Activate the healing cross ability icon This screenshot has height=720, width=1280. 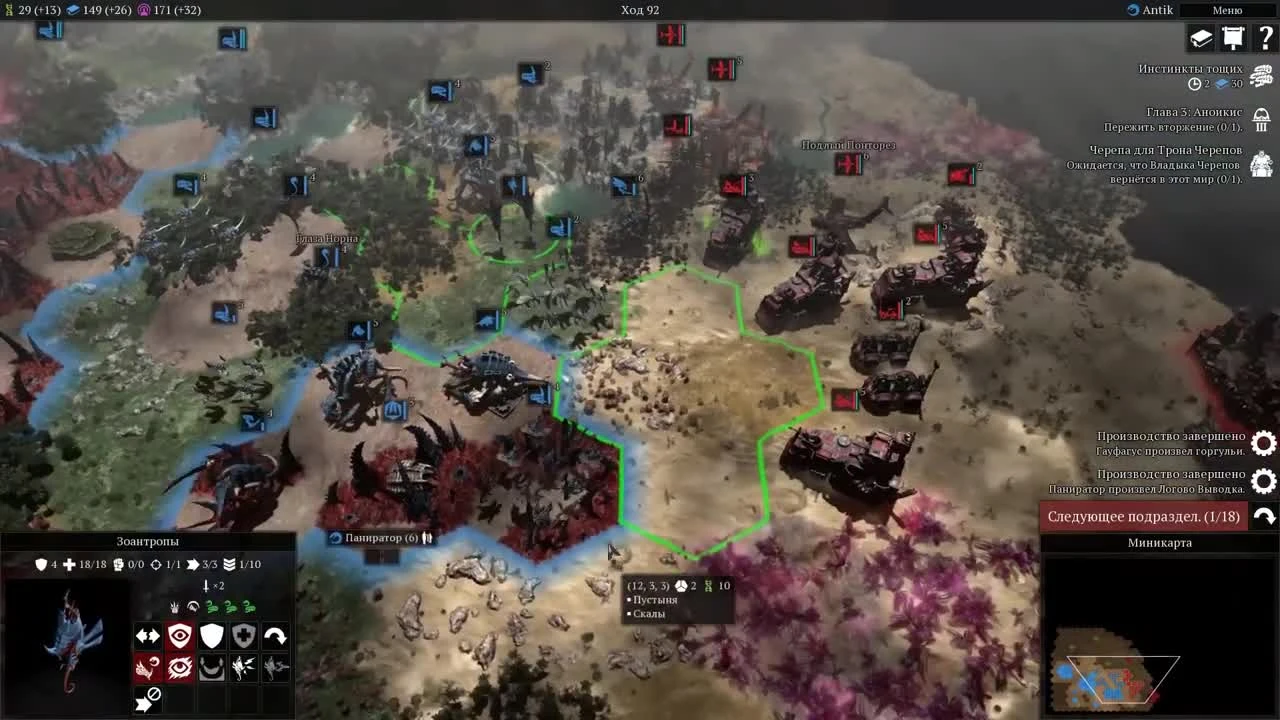click(243, 635)
